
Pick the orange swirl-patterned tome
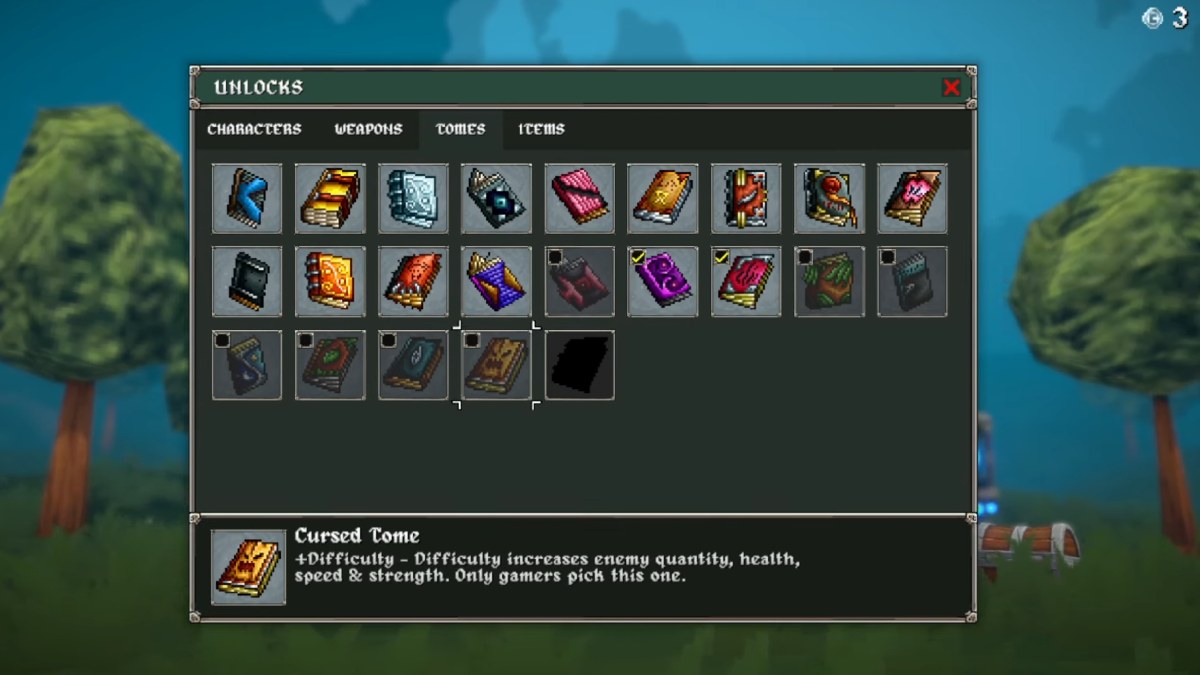click(x=330, y=282)
